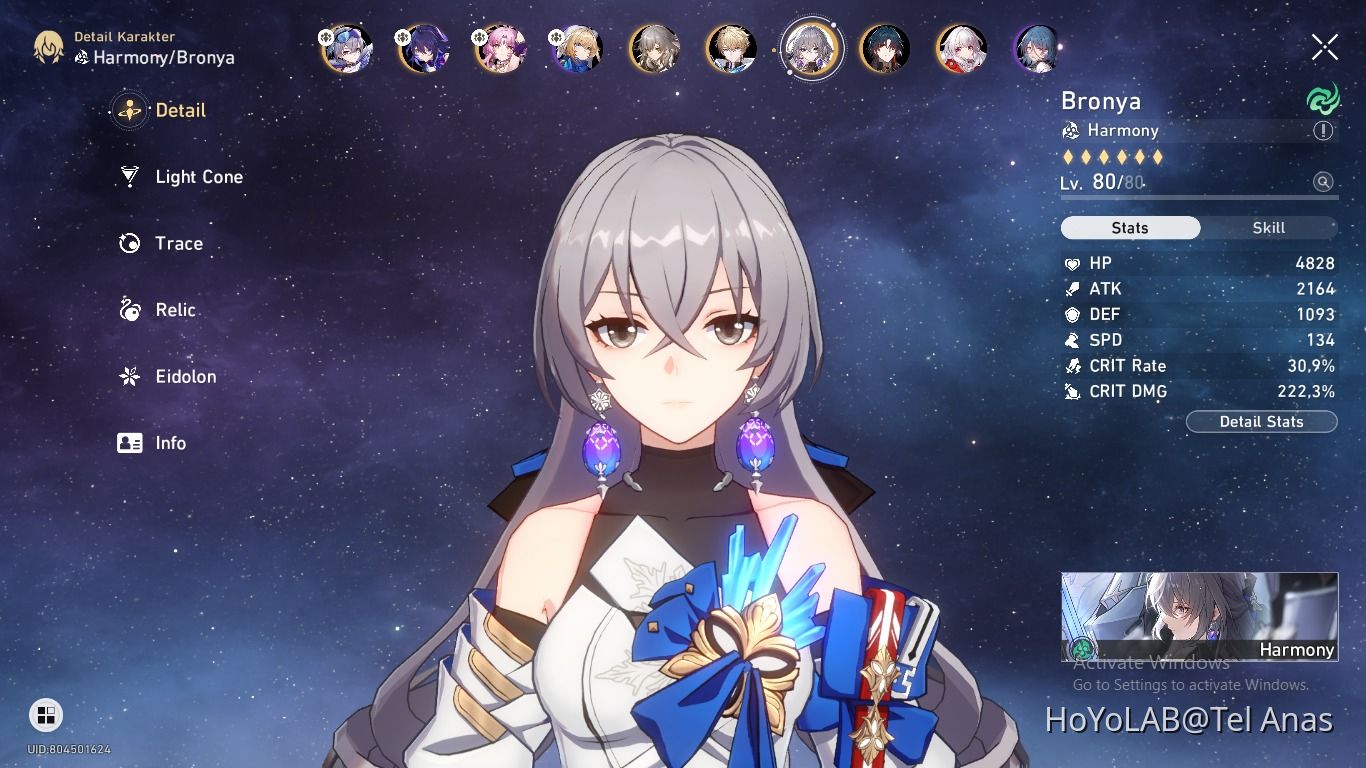This screenshot has width=1366, height=768.
Task: Switch to the Stats tab
Action: click(x=1130, y=228)
